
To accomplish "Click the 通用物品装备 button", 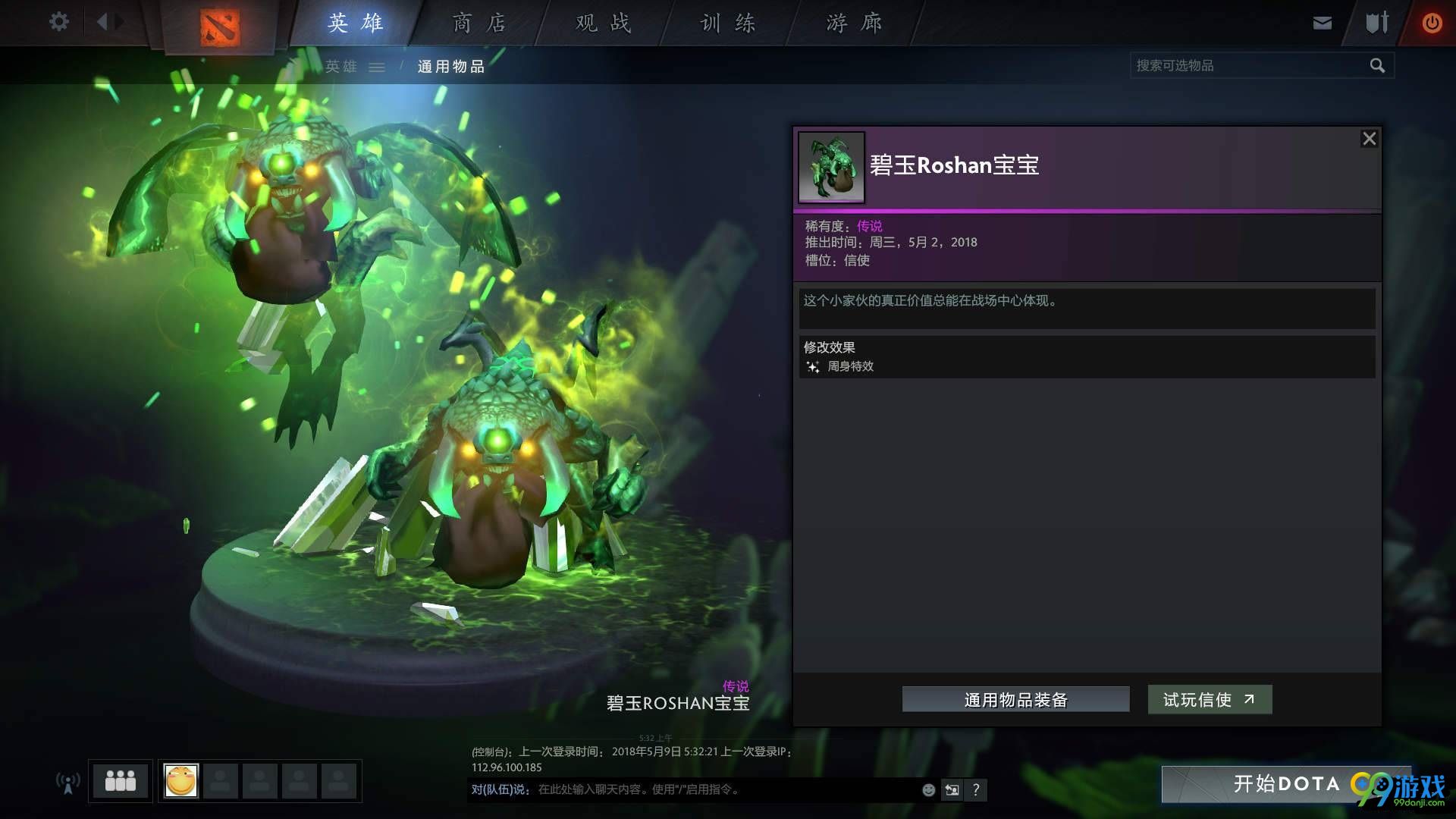I will coord(1015,700).
